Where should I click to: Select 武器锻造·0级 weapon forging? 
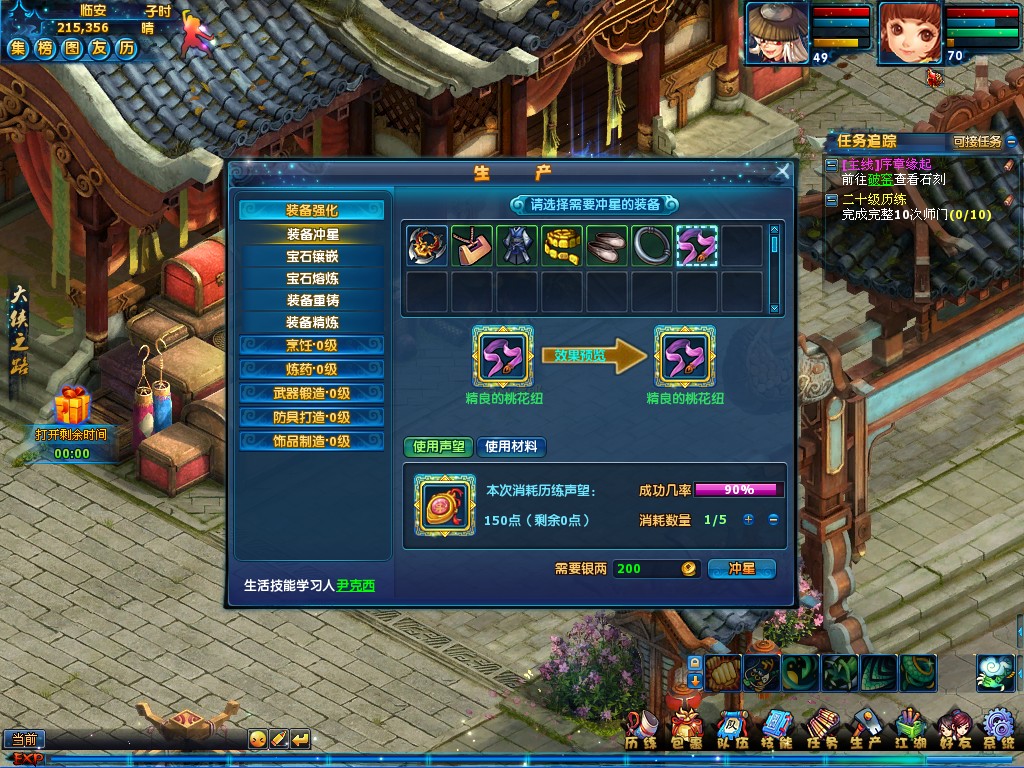pyautogui.click(x=312, y=393)
